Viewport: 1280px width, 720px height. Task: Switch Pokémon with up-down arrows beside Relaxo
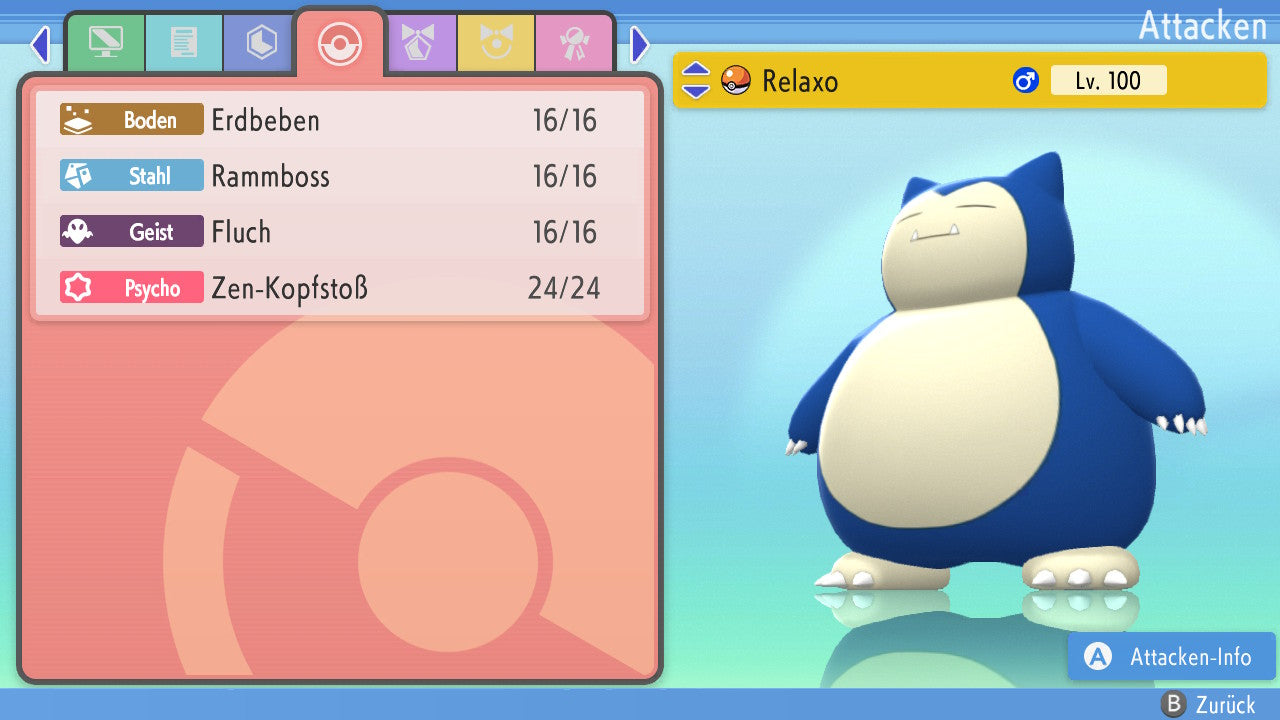tap(695, 81)
